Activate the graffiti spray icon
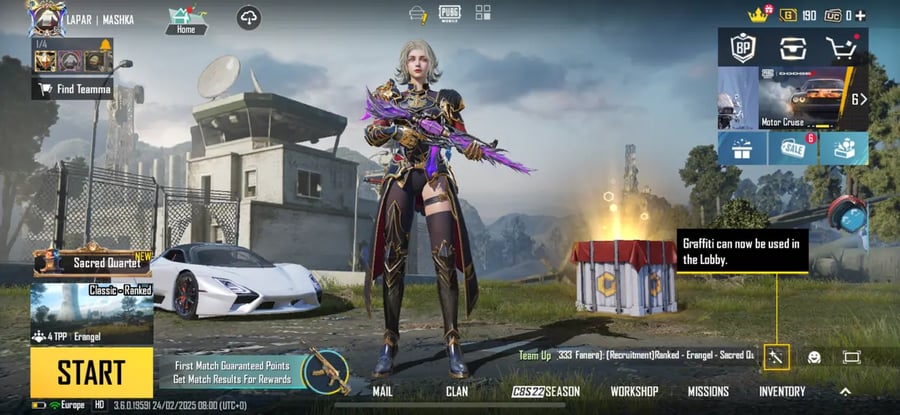Screen dimensions: 900x415 coord(777,356)
